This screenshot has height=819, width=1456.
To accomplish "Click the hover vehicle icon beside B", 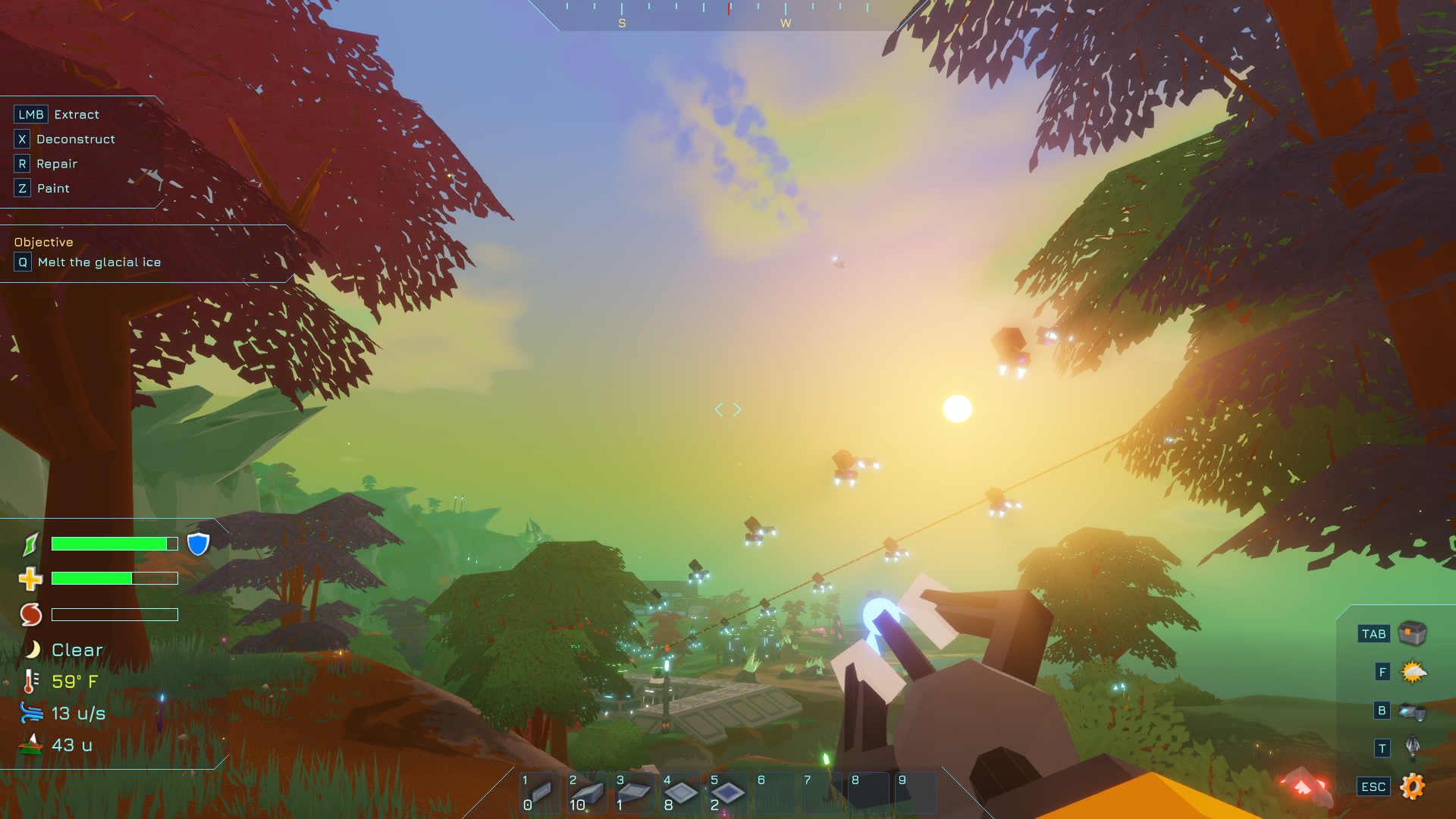I will 1412,711.
